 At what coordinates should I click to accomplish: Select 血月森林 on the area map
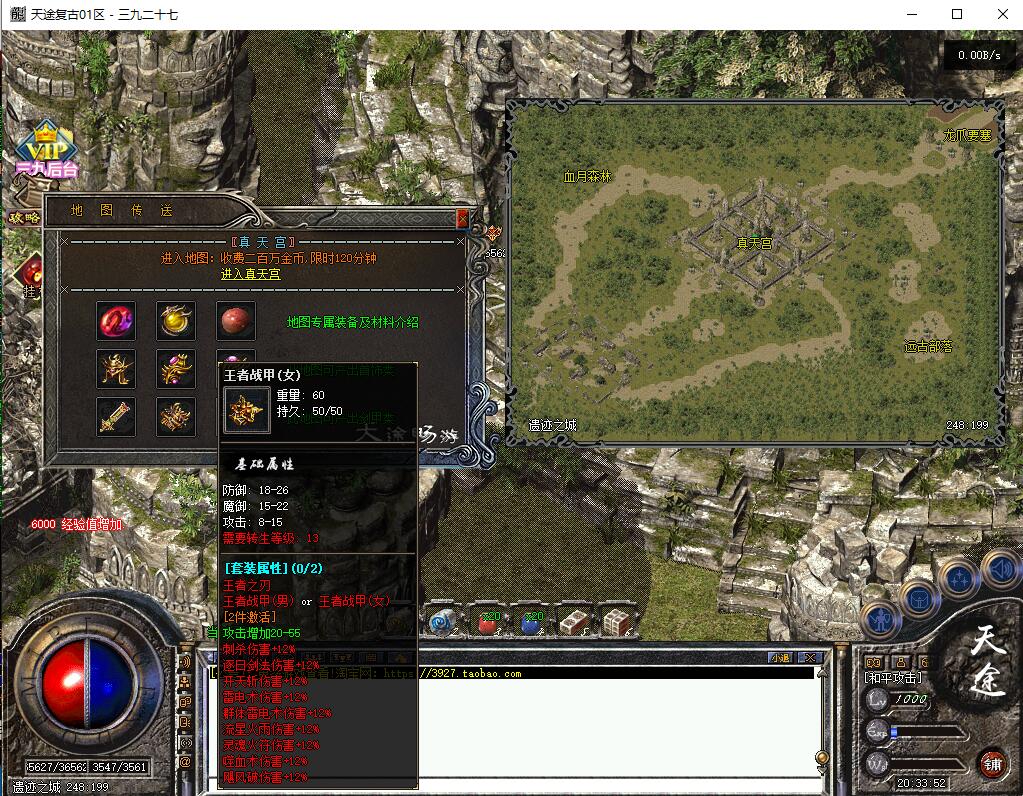(x=587, y=176)
